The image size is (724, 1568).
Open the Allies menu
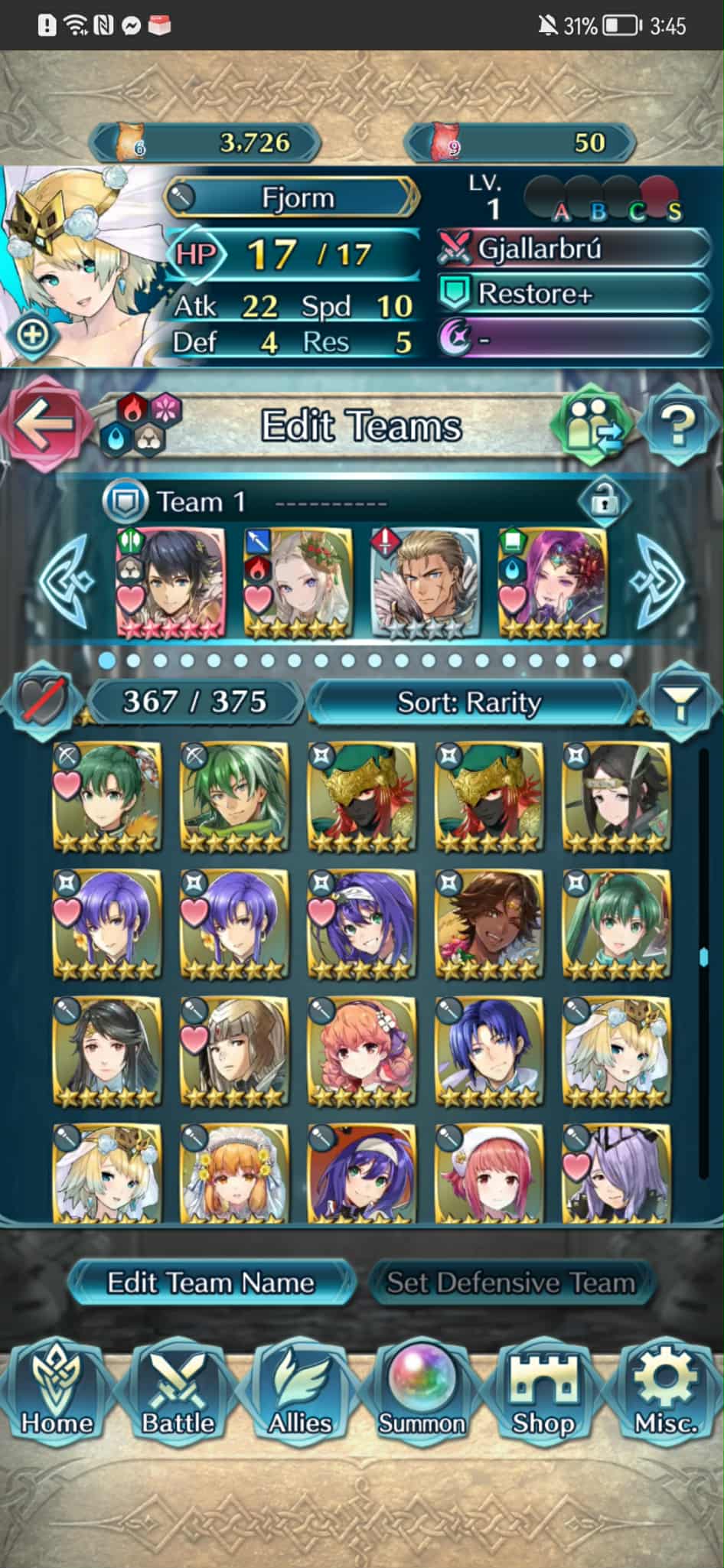point(300,1394)
